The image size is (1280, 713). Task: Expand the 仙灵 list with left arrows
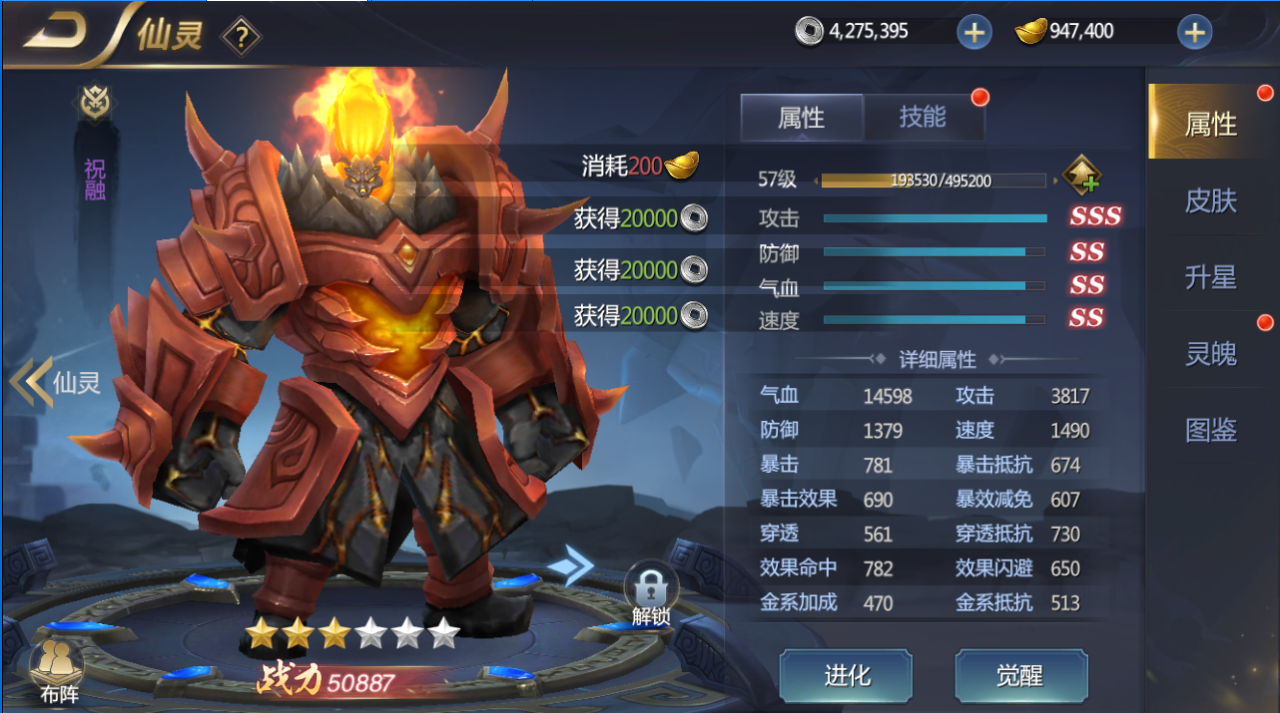(x=32, y=383)
